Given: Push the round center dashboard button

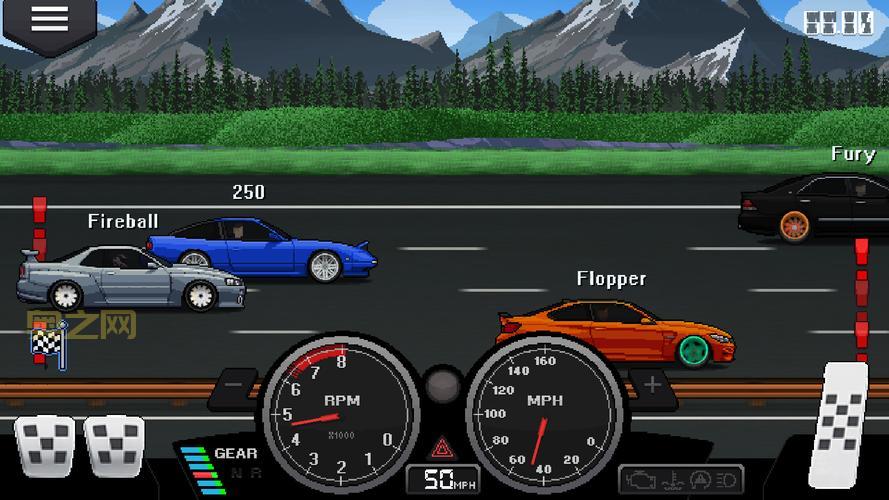Looking at the screenshot, I should point(442,386).
